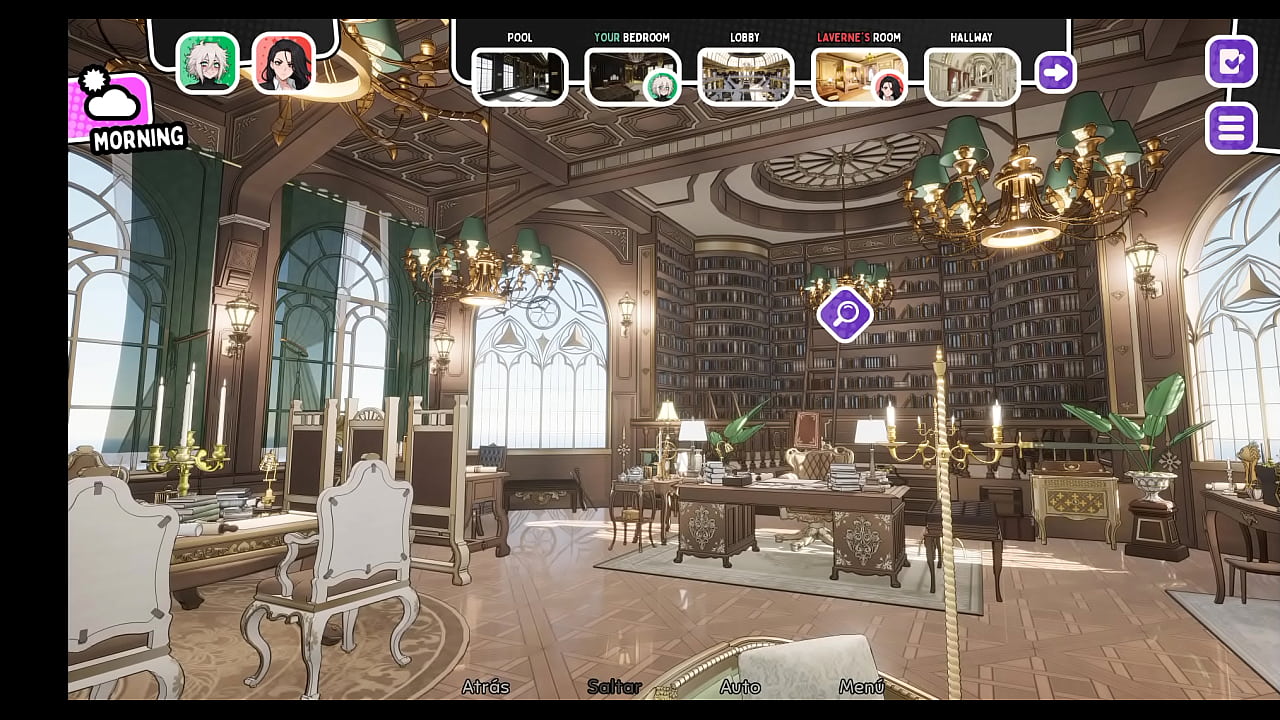Show more locations with the arrow button

coord(1055,73)
